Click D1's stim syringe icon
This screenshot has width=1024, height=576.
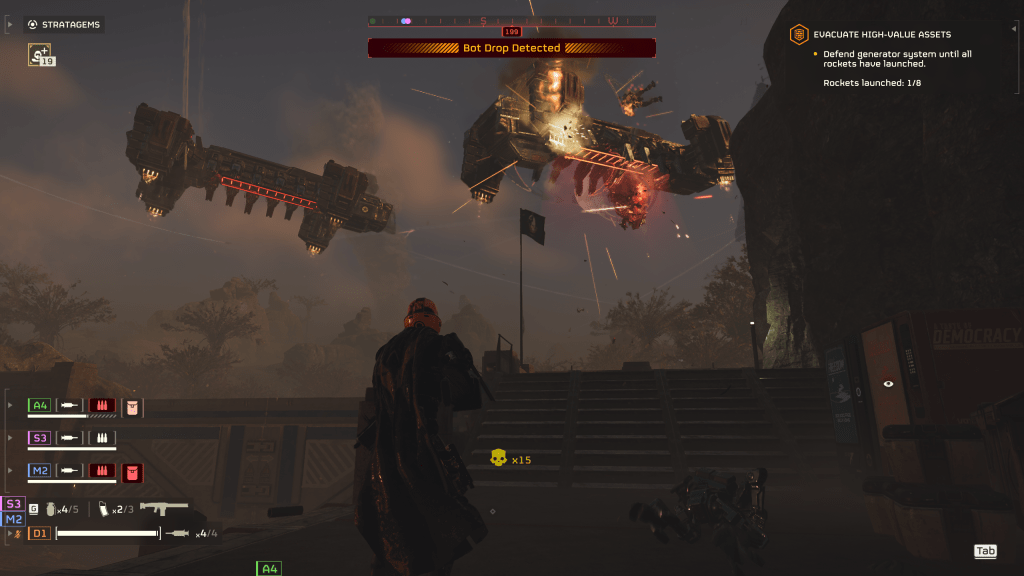[180, 533]
